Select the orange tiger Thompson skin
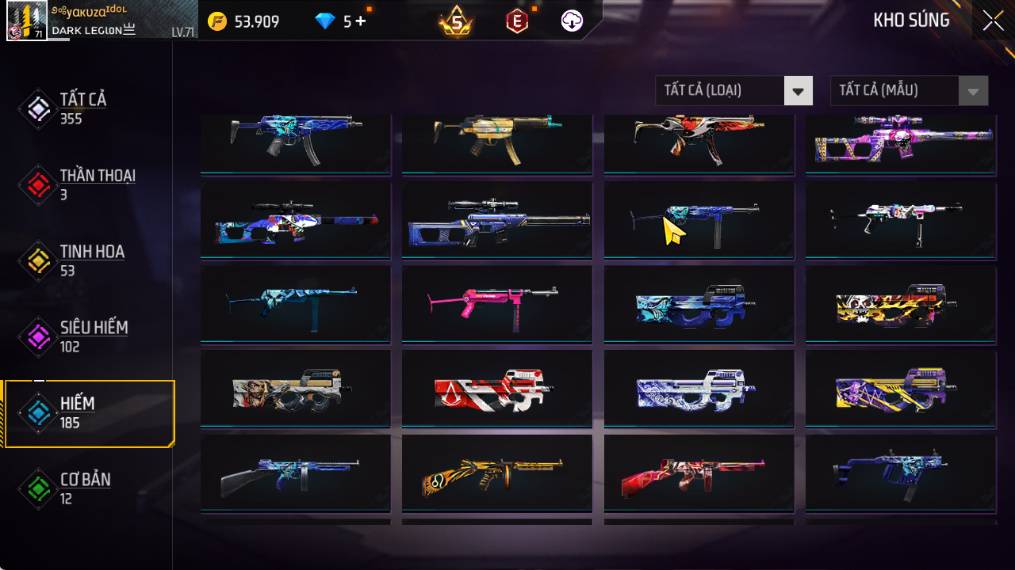The image size is (1015, 570). pos(497,472)
